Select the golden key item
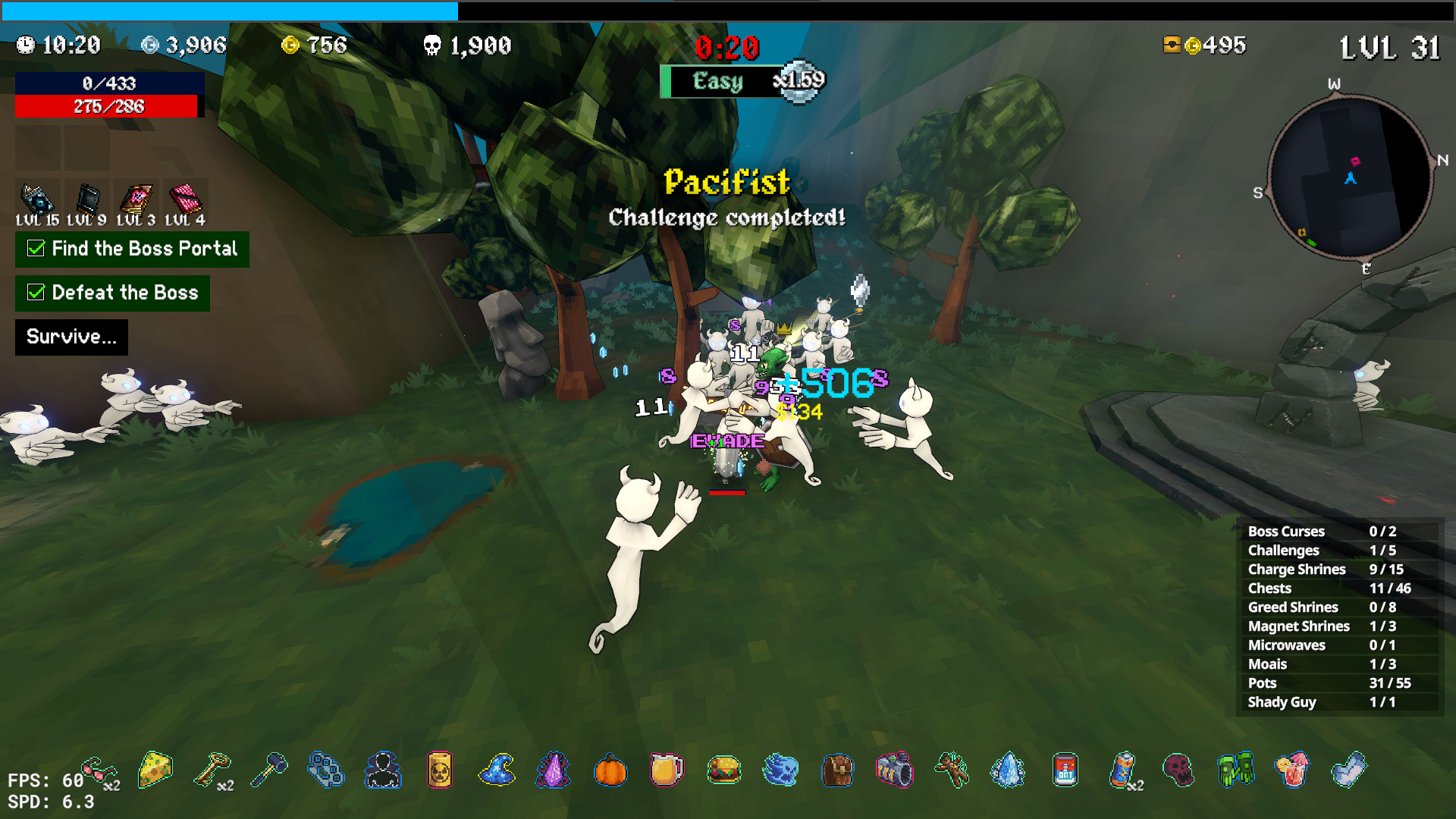This screenshot has height=819, width=1456. 212,770
